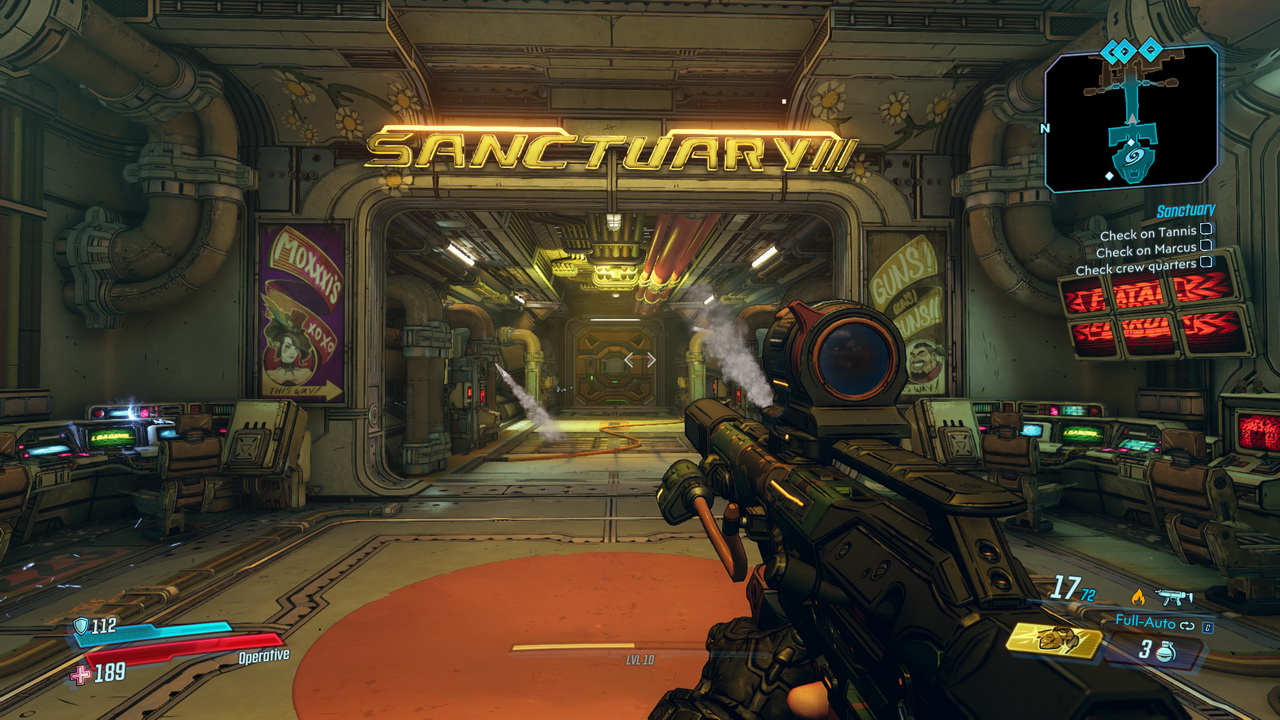The width and height of the screenshot is (1280, 720).
Task: Click the fire element icon
Action: click(x=1136, y=597)
